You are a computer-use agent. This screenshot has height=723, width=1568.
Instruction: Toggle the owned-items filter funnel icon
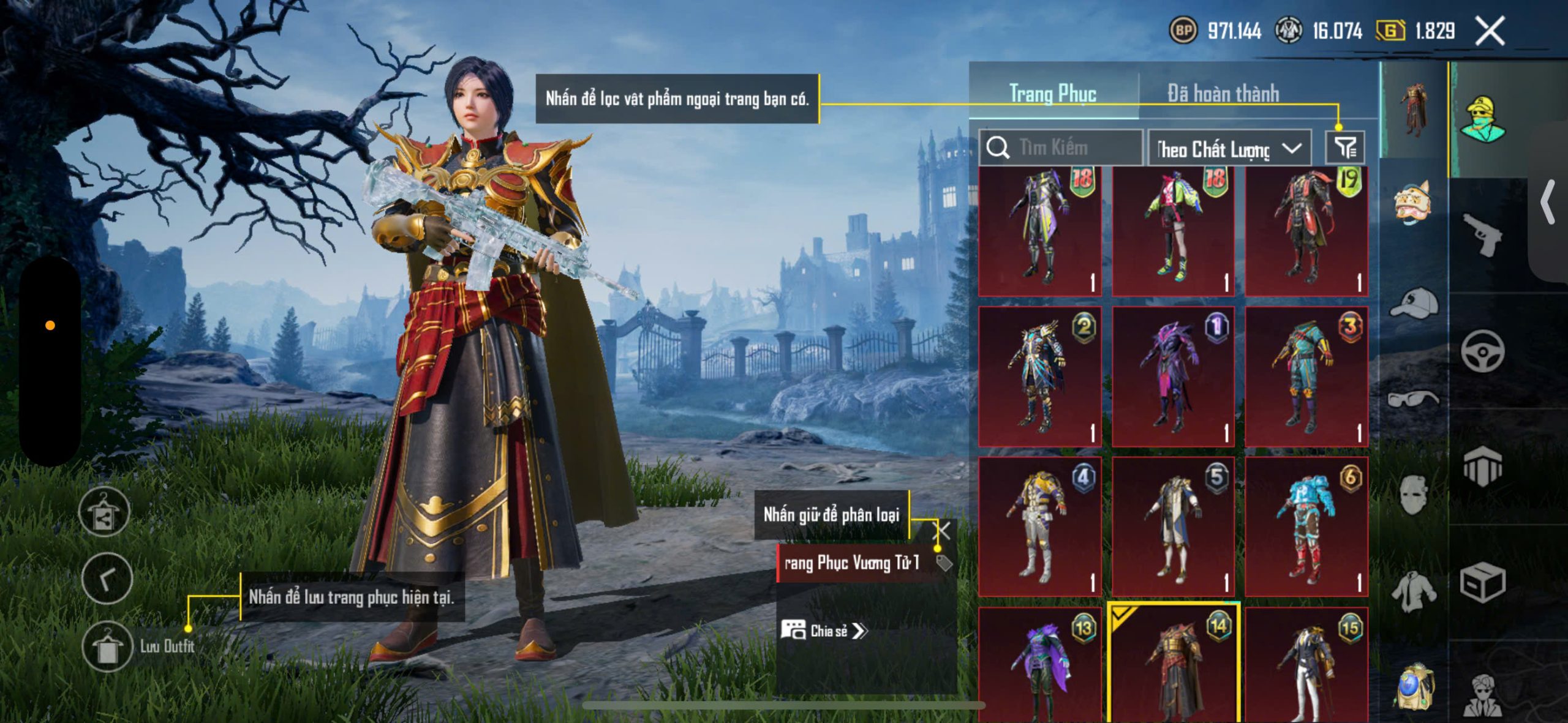click(x=1345, y=148)
